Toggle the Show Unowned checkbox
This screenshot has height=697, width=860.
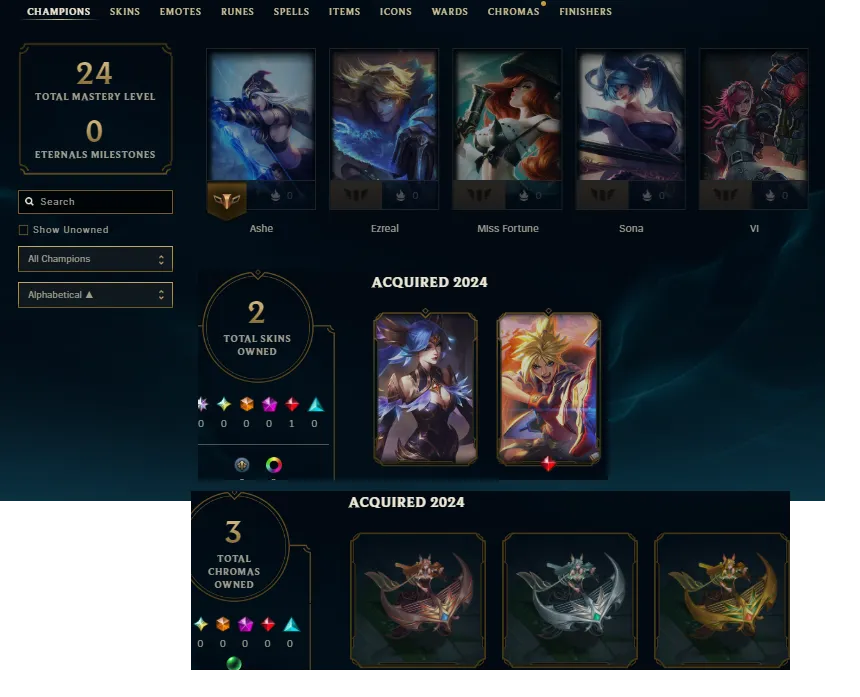point(24,230)
